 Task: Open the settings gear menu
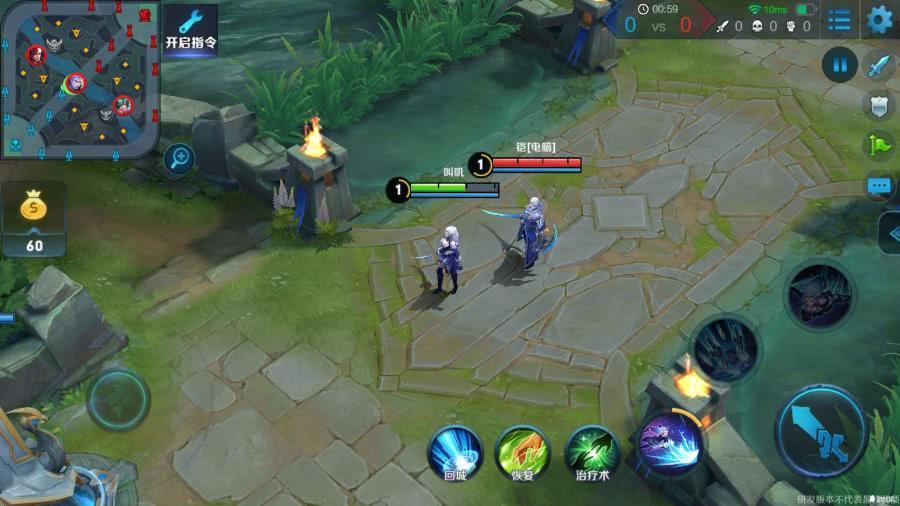click(879, 19)
